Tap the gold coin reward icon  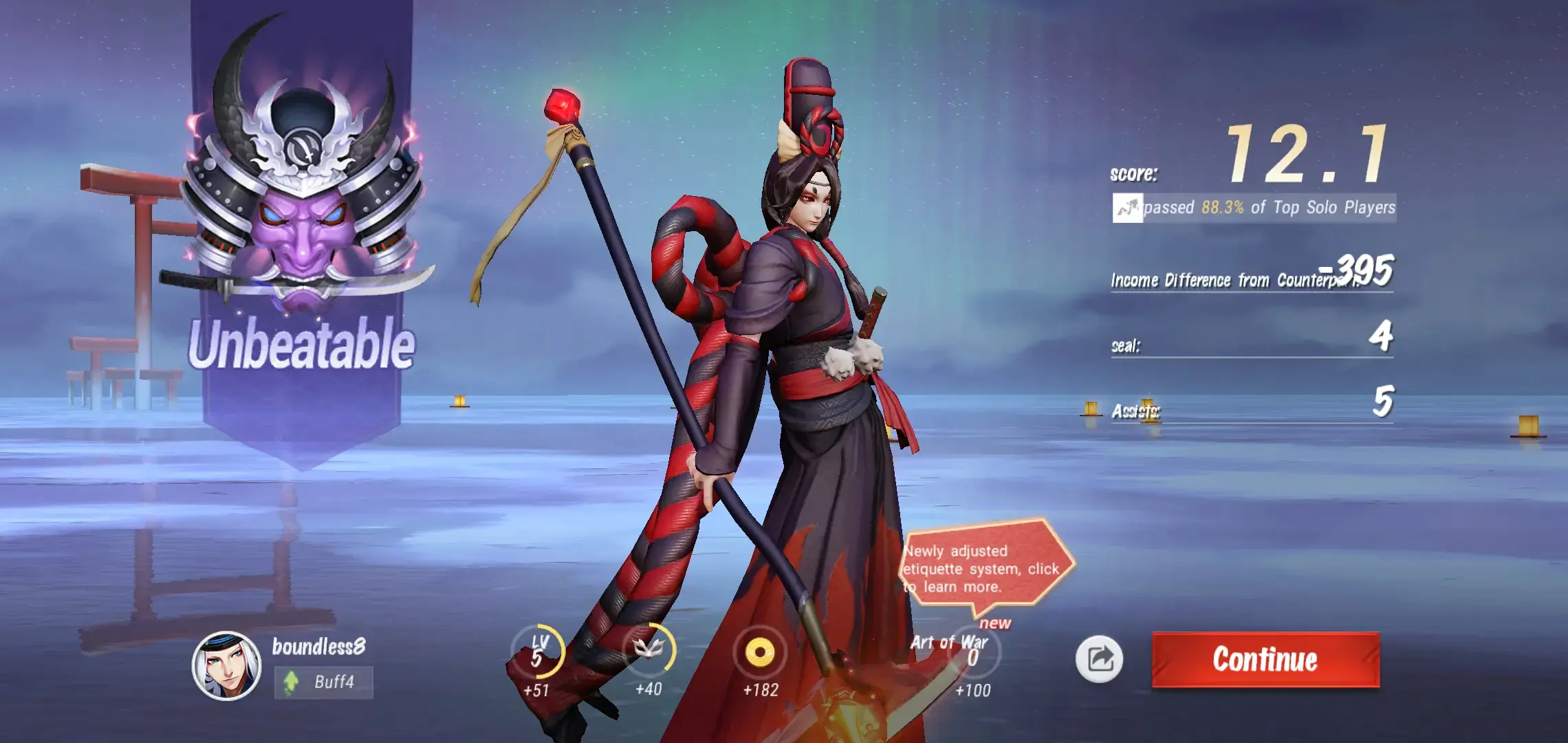(x=759, y=652)
